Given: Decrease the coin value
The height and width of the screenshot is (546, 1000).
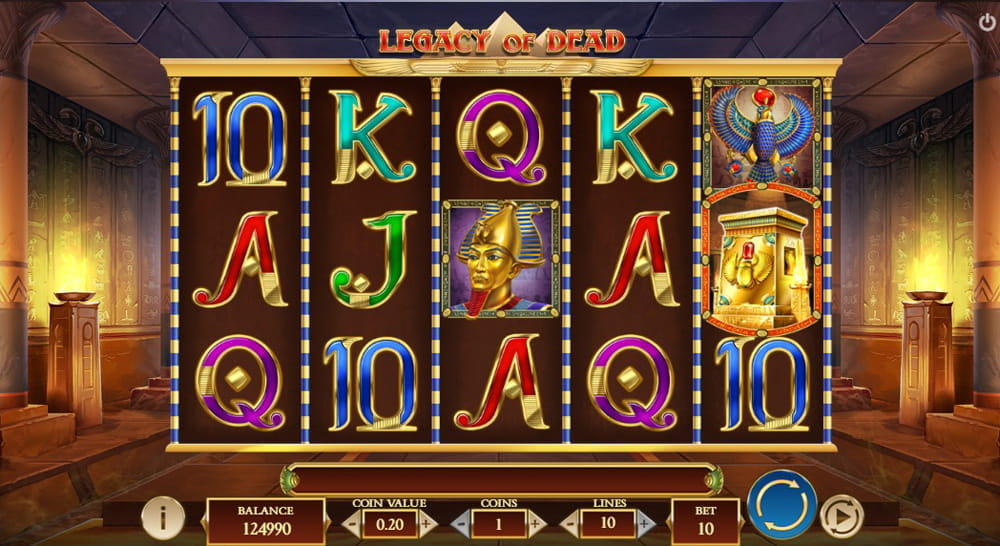Looking at the screenshot, I should (351, 522).
